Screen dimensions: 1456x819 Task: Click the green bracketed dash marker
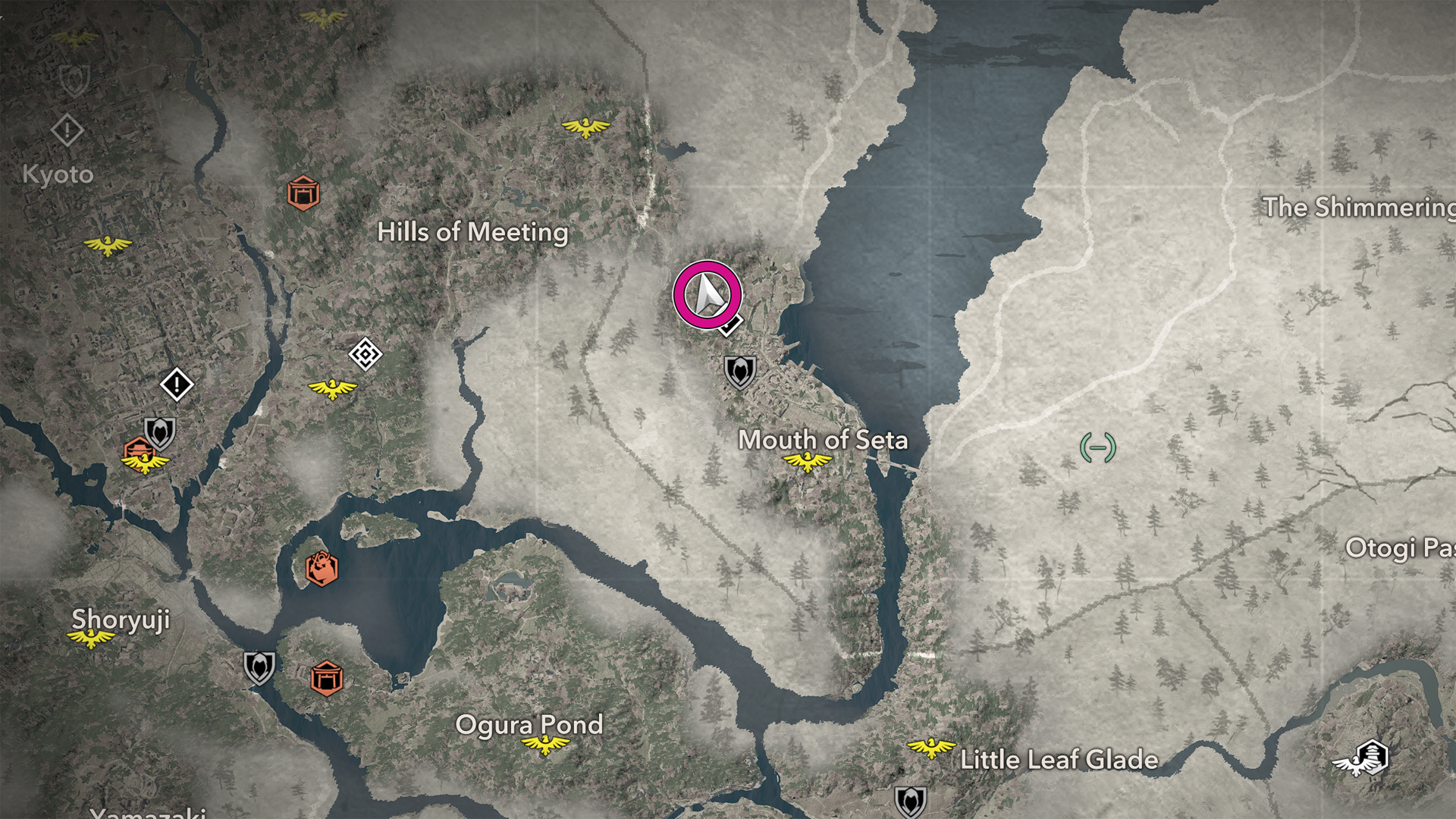click(1097, 447)
